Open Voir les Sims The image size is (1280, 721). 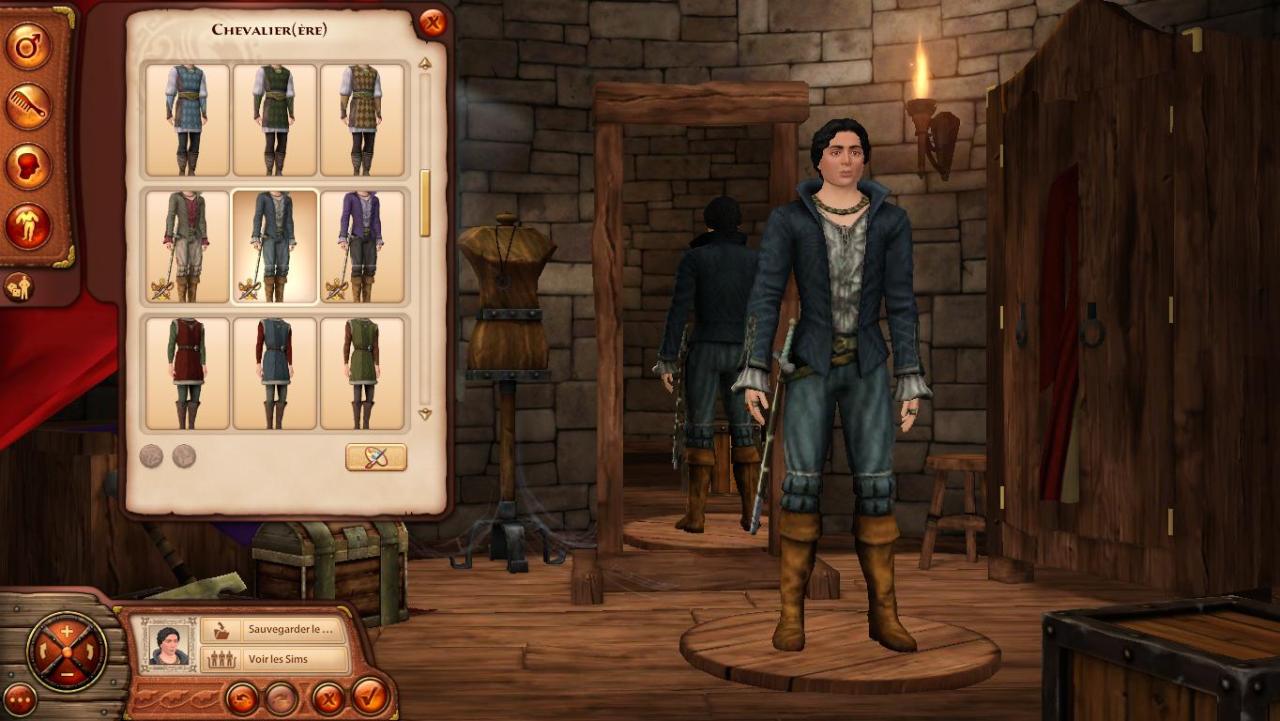(274, 659)
